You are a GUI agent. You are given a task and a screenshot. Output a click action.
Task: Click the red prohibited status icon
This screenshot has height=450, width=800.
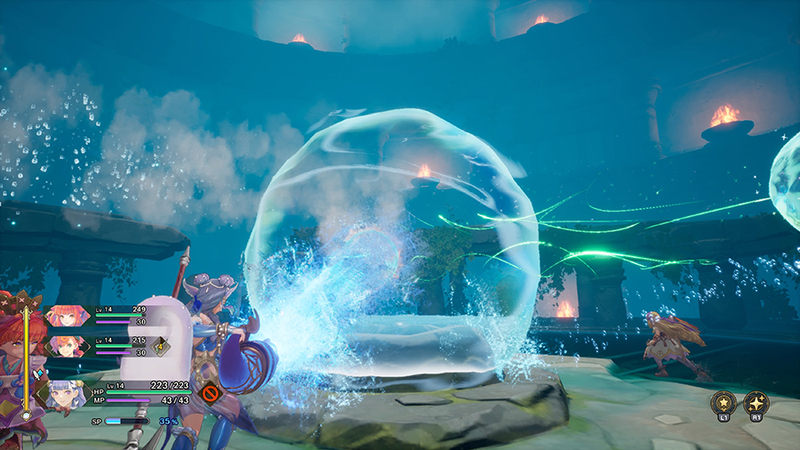(x=209, y=393)
